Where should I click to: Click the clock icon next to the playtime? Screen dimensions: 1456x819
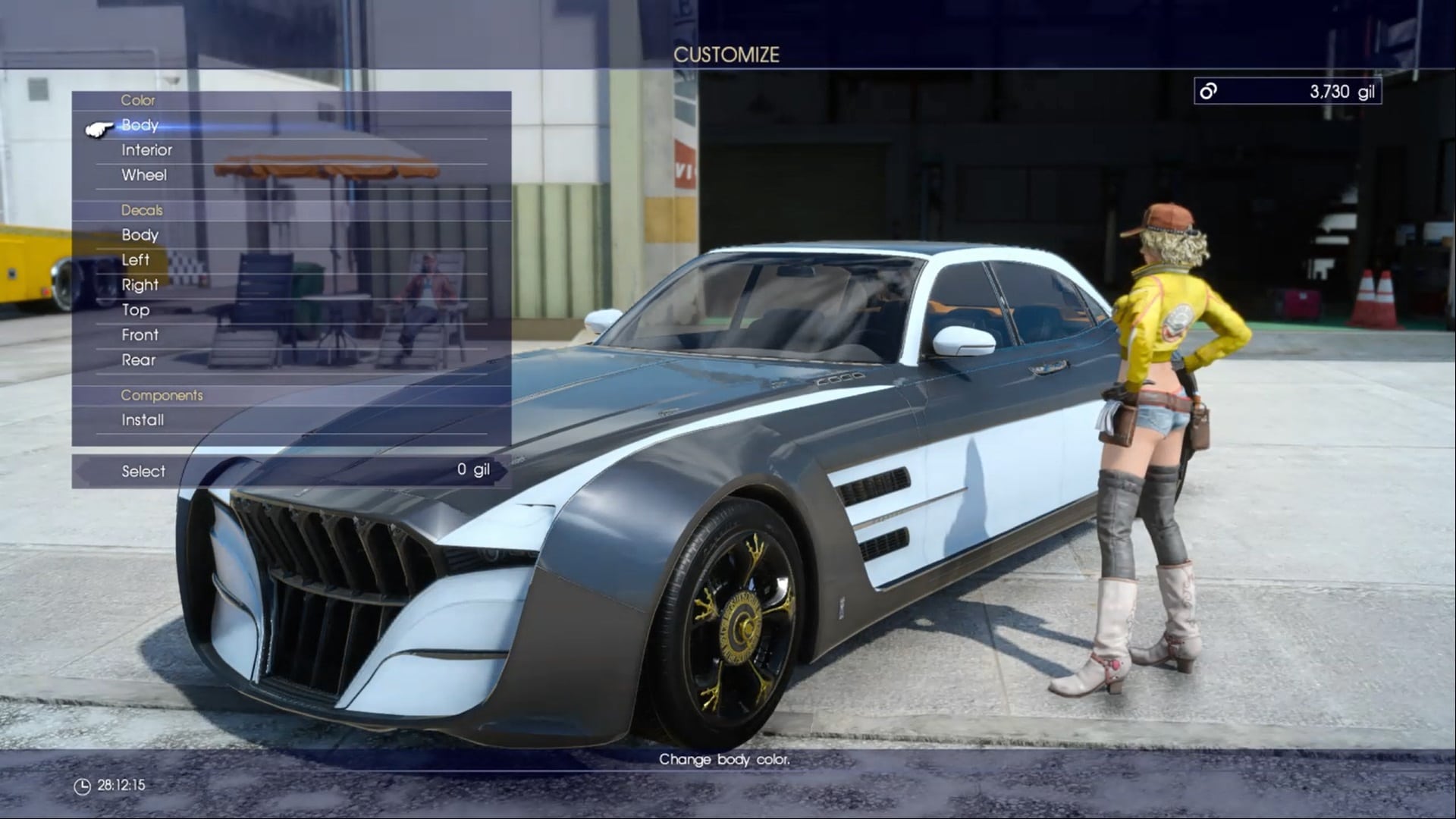tap(83, 786)
